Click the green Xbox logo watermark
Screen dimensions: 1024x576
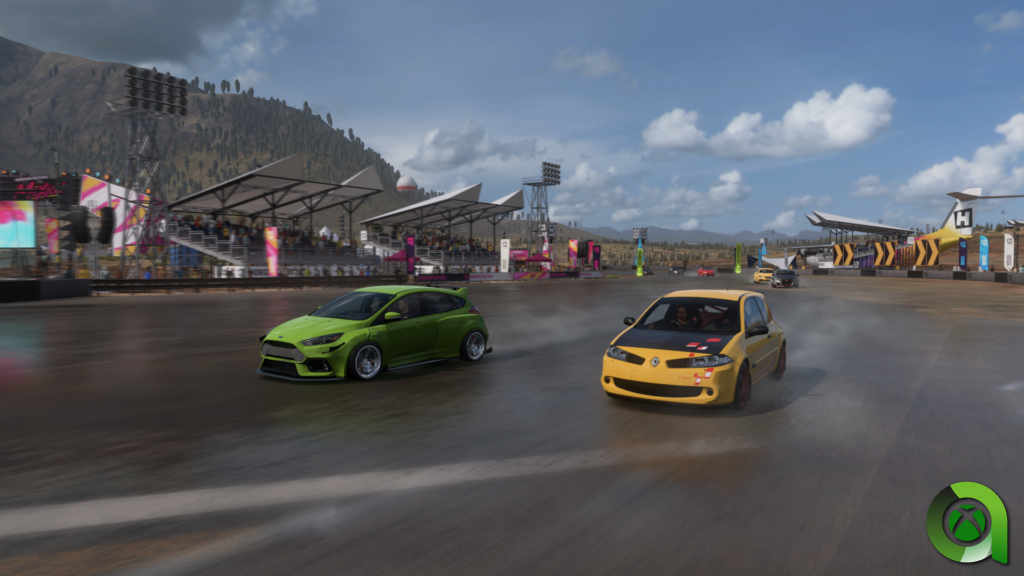point(966,522)
